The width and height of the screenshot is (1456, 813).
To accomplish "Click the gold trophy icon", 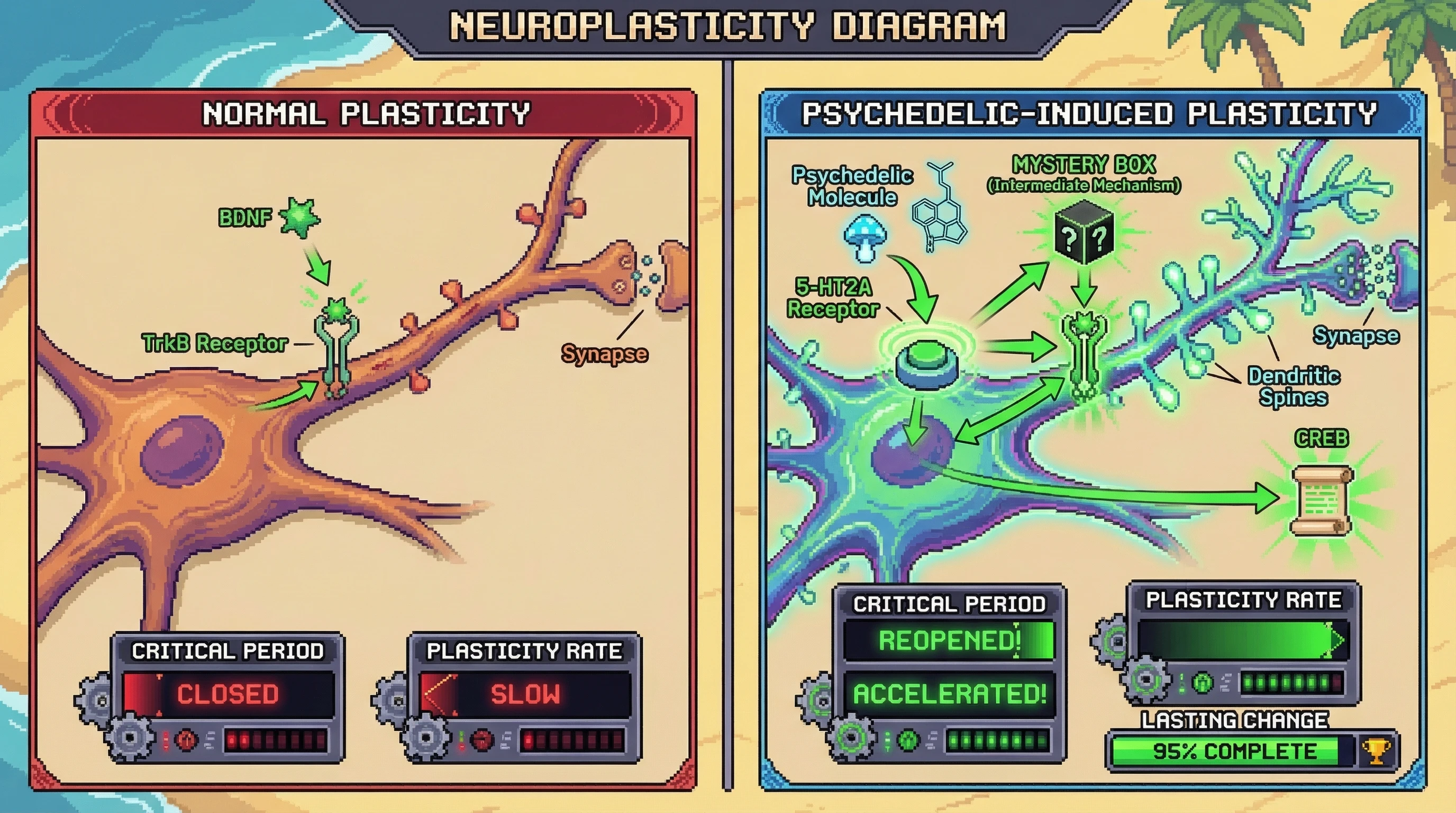I will tap(1375, 752).
